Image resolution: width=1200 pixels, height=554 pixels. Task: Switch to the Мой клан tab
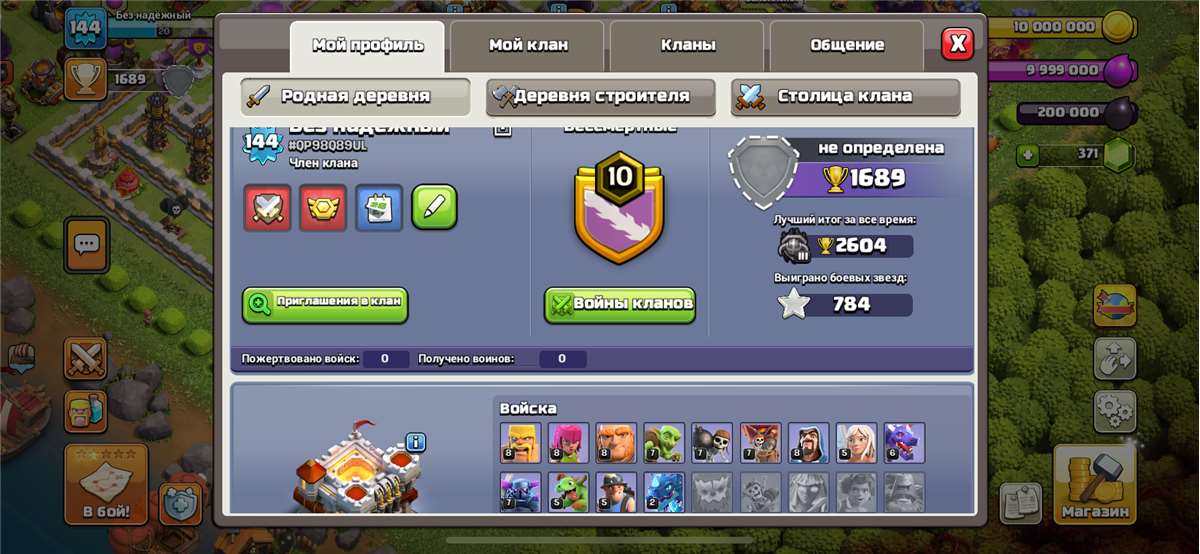[x=527, y=45]
